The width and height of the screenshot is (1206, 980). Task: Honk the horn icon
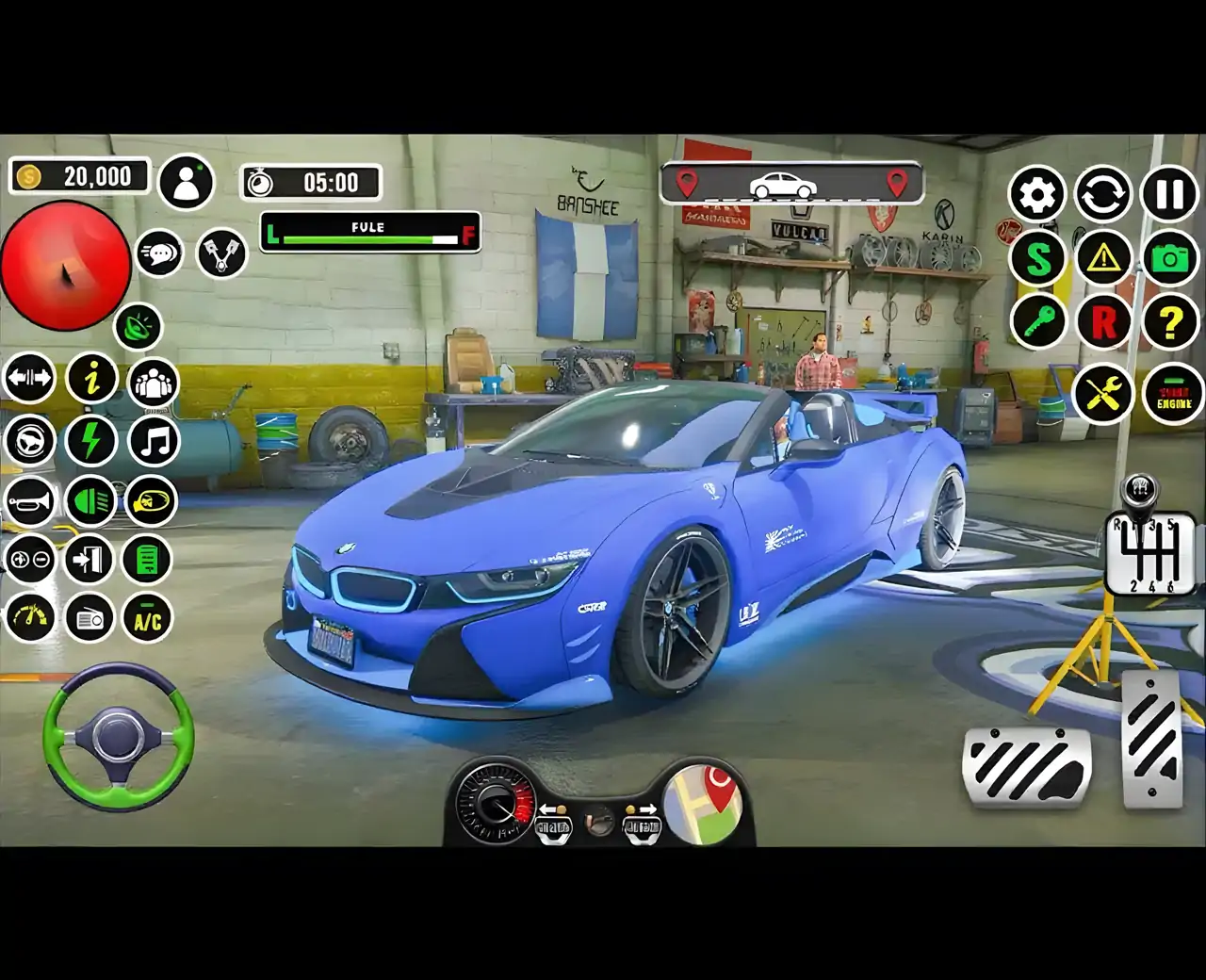coord(28,502)
